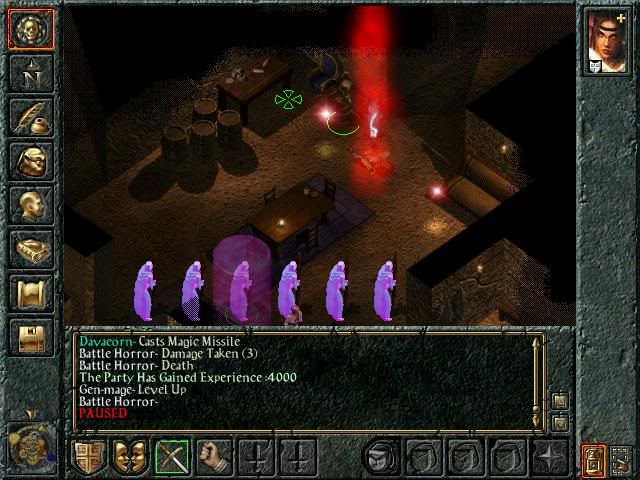Open the journal with the quill icon
Image resolution: width=640 pixels, height=480 pixels.
coord(30,116)
